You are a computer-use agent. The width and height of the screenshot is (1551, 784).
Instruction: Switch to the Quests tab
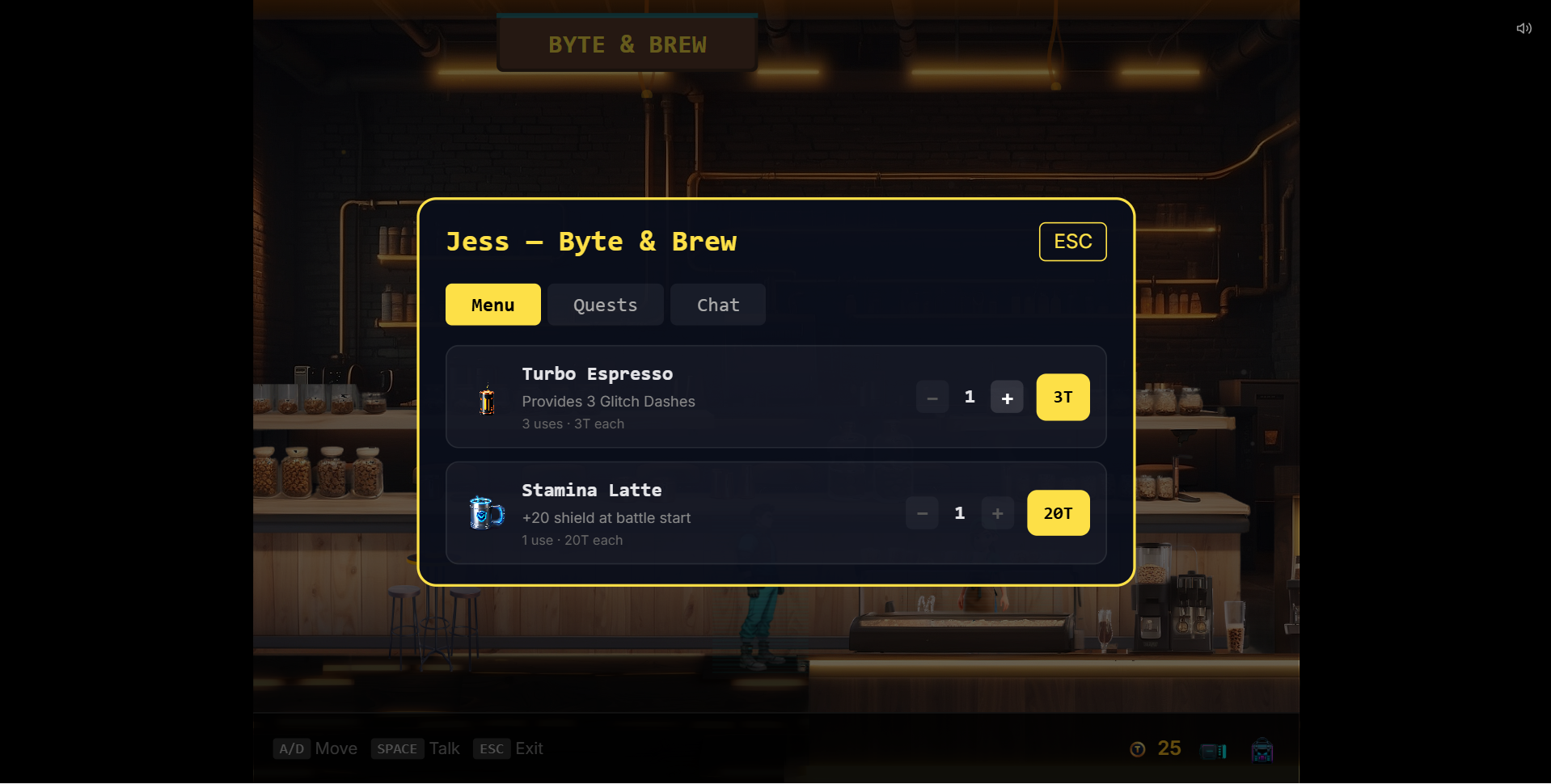605,305
